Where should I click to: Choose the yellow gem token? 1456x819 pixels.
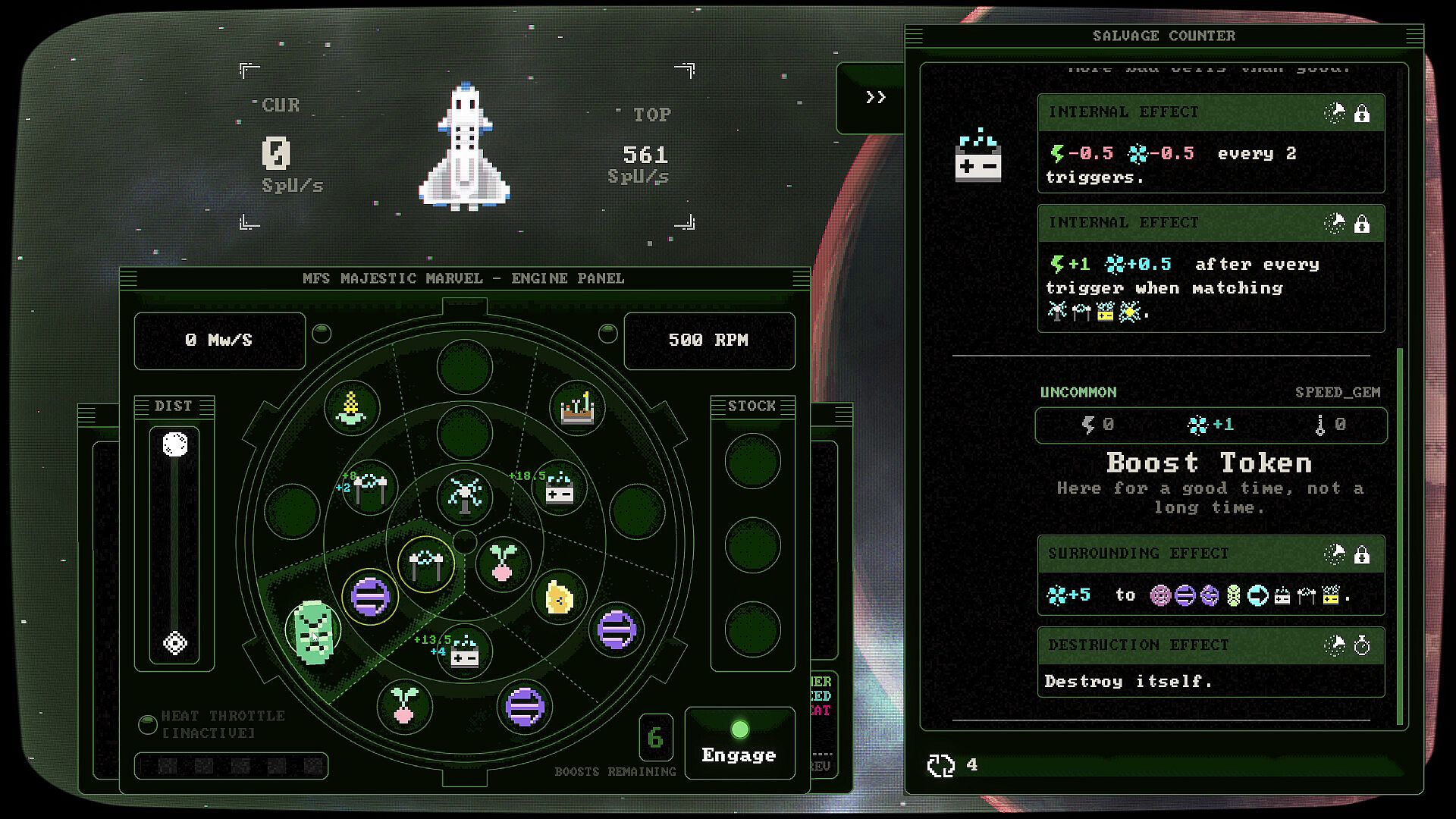click(x=559, y=598)
